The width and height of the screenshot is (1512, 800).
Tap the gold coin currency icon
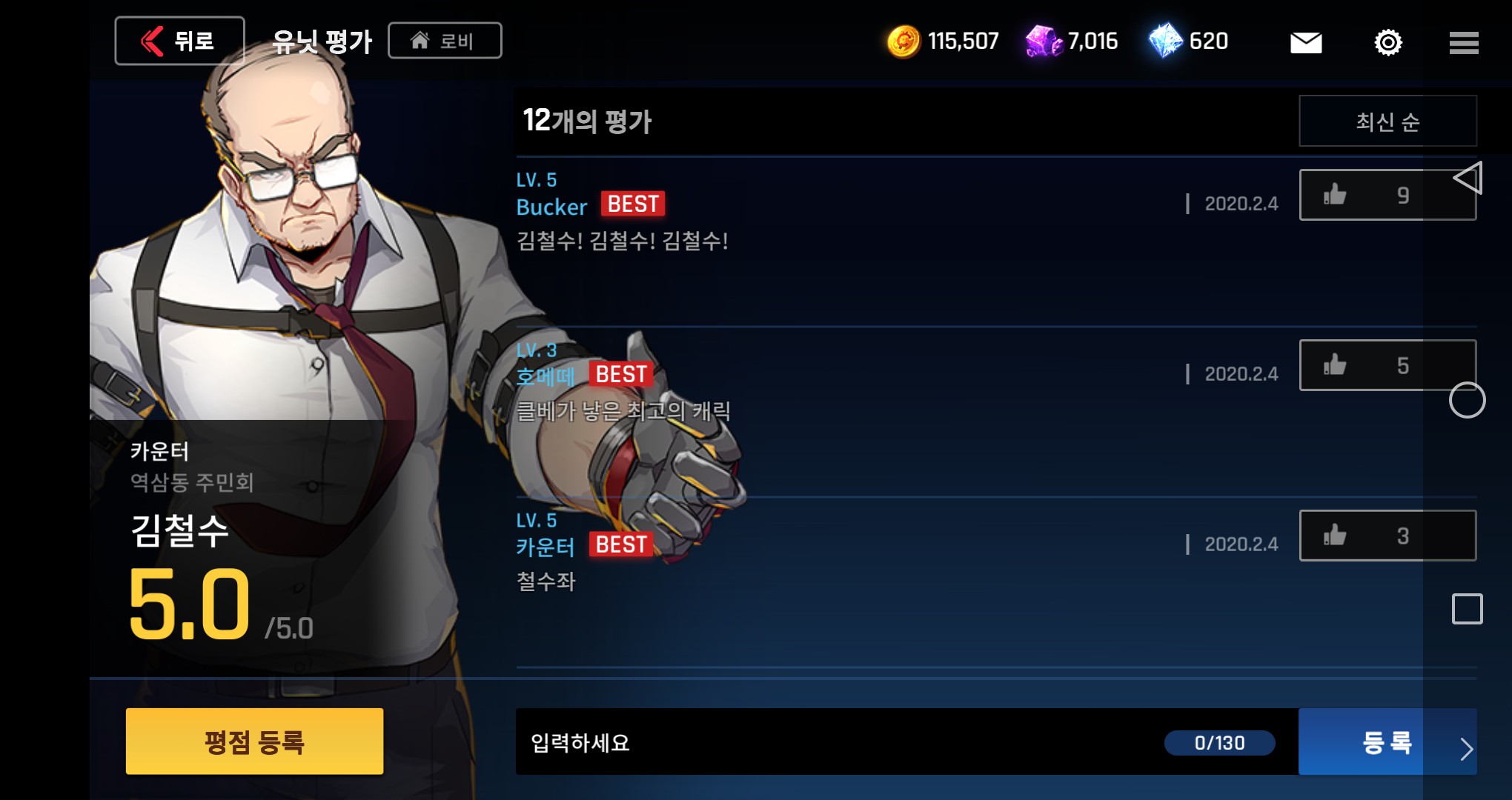point(903,41)
